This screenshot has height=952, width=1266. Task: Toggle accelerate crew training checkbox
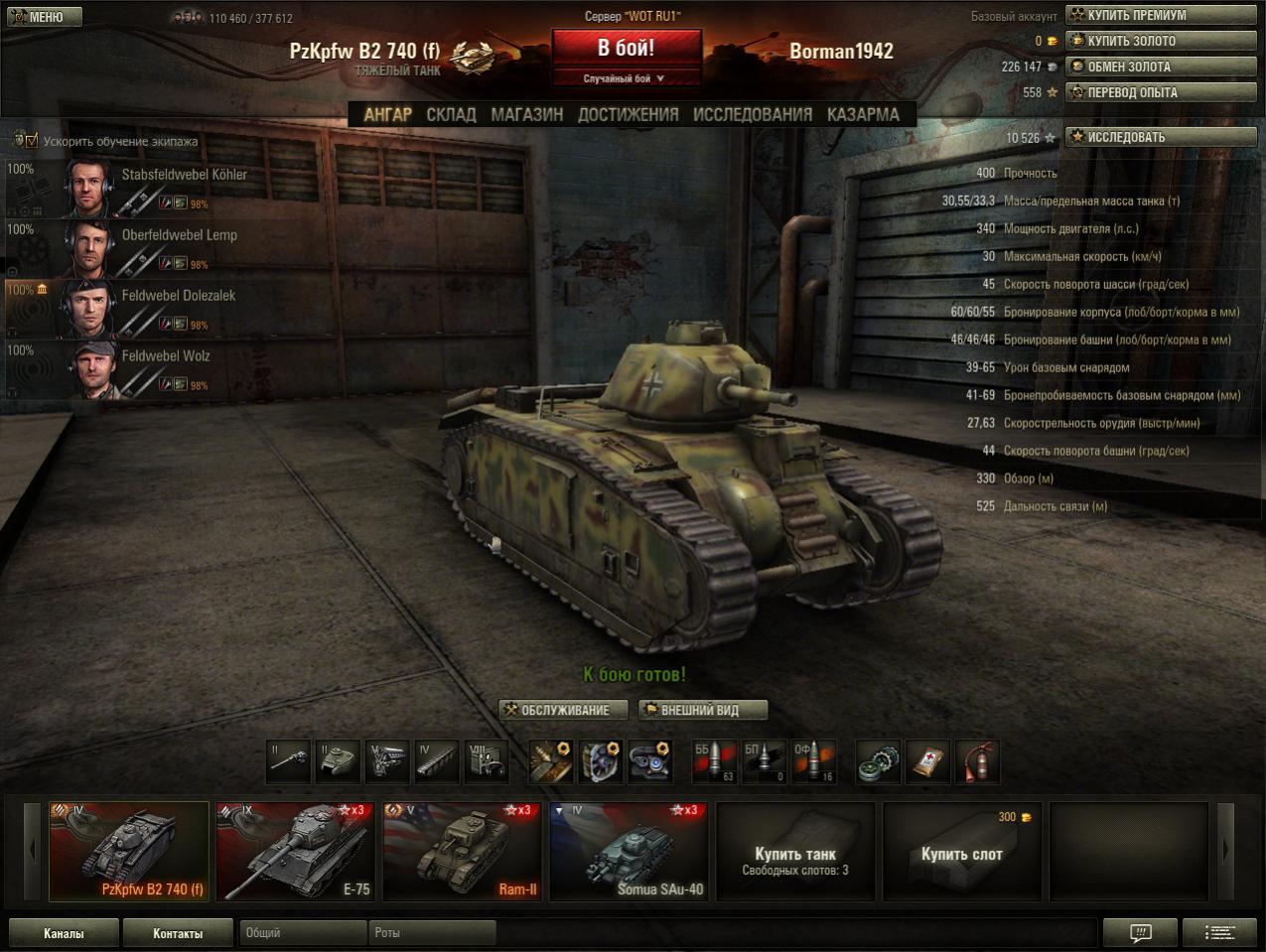pyautogui.click(x=31, y=141)
